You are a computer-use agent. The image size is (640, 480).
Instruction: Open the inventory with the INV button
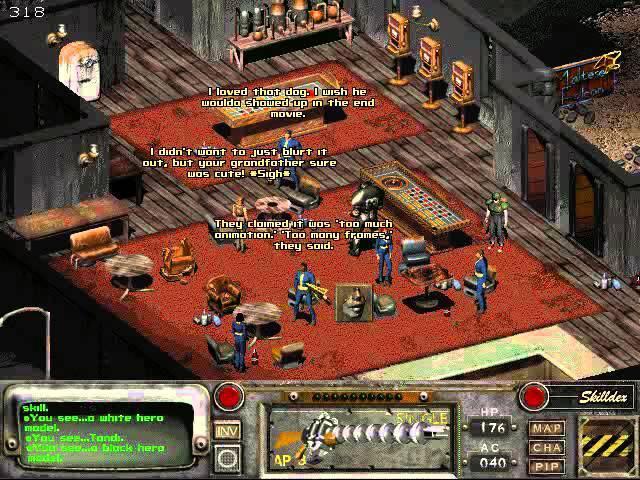point(228,431)
